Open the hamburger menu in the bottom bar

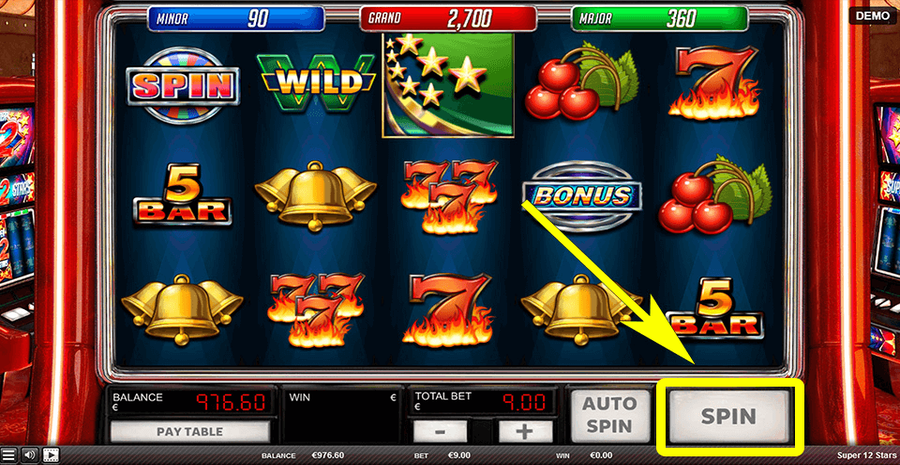9,455
